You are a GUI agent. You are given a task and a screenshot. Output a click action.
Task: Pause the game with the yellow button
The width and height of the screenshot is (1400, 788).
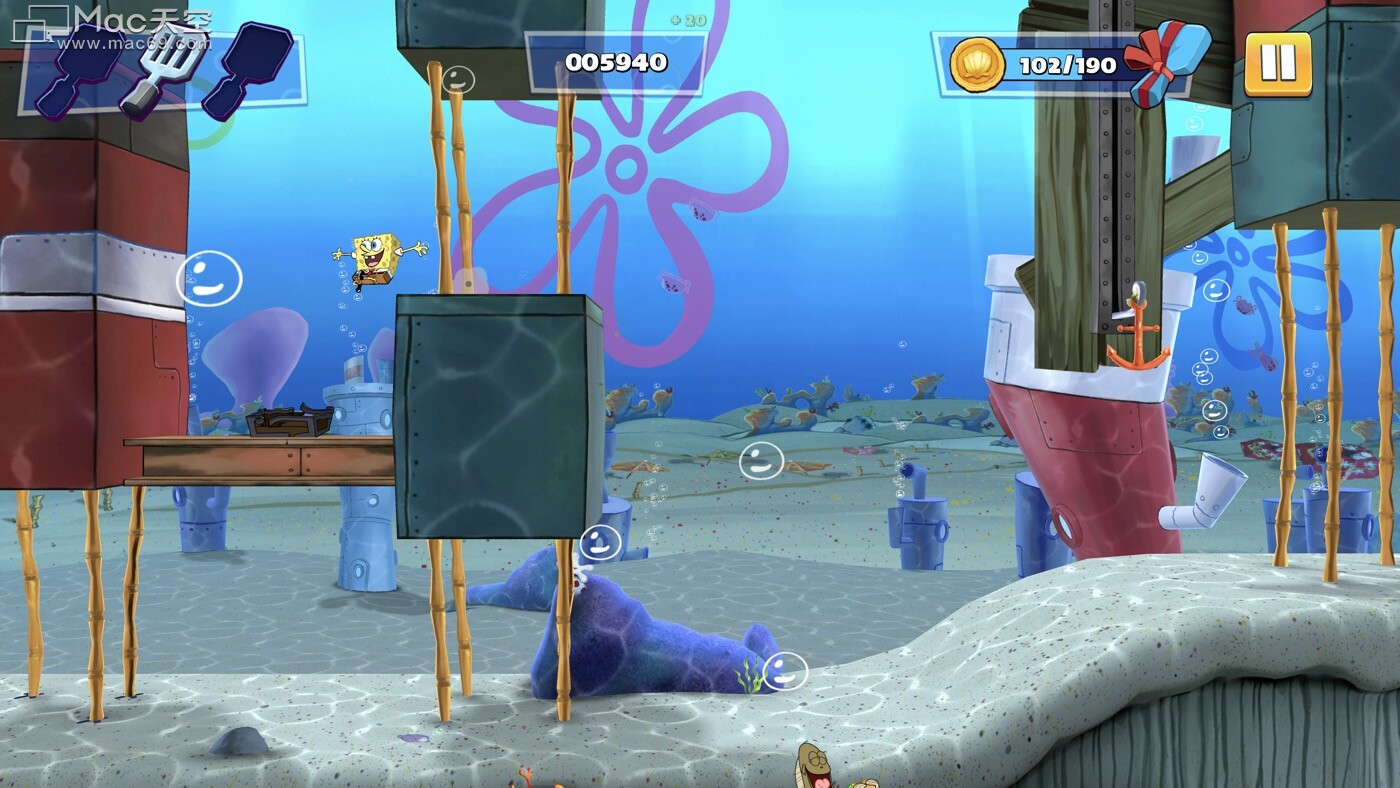1277,64
